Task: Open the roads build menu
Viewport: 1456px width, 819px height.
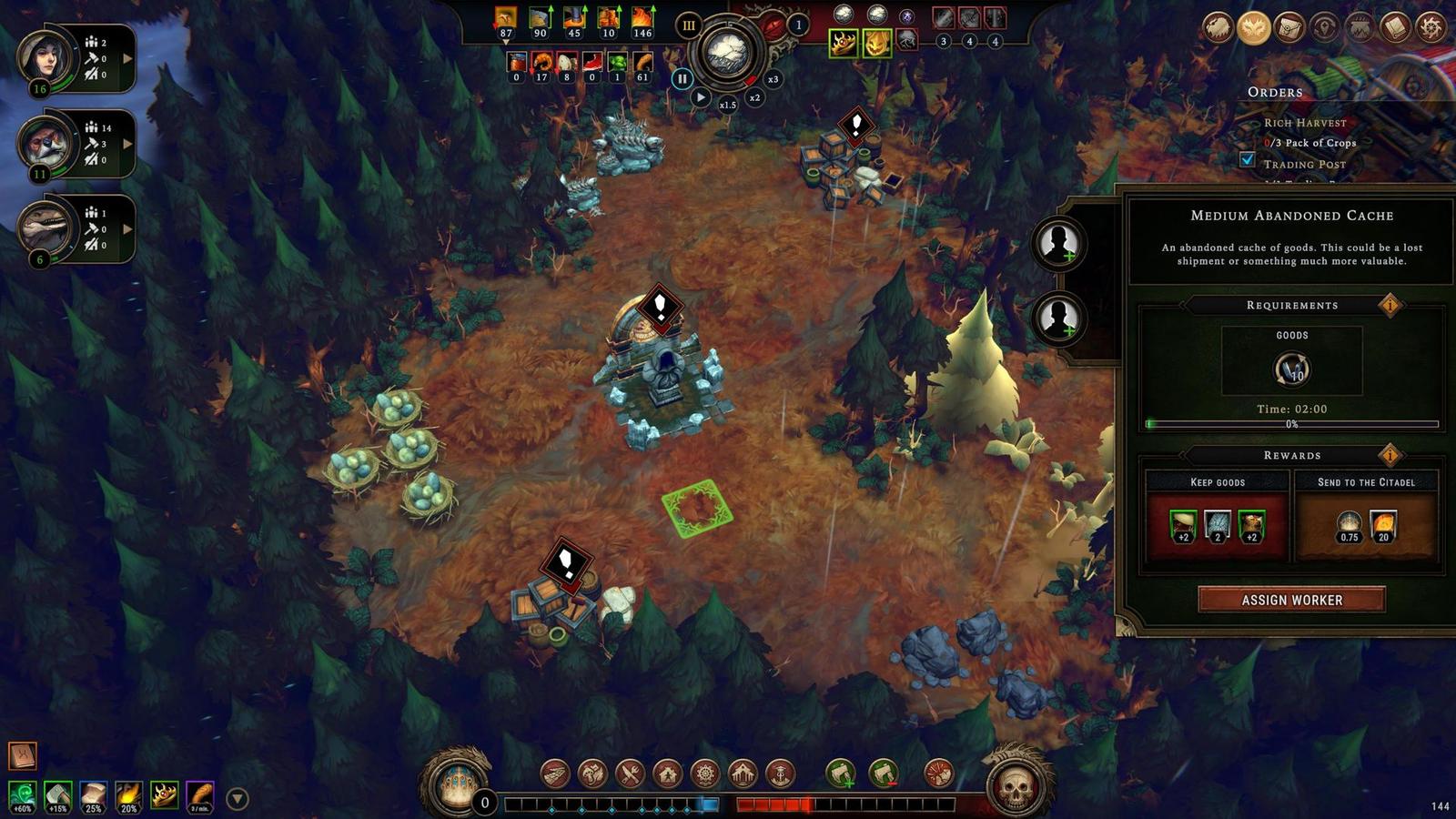Action: [x=555, y=773]
